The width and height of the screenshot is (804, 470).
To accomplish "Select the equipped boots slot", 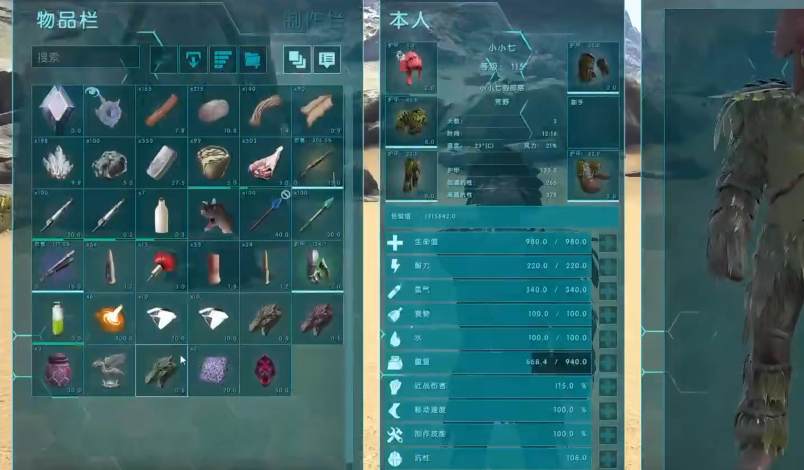I will click(x=593, y=175).
